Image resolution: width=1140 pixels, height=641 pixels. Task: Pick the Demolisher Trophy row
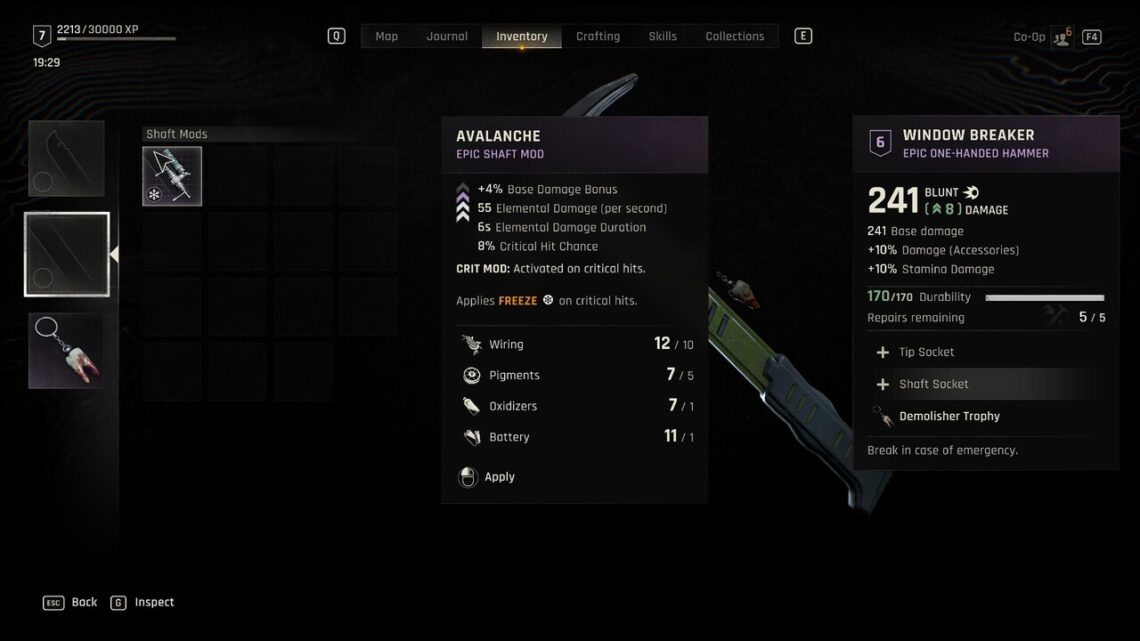[948, 416]
